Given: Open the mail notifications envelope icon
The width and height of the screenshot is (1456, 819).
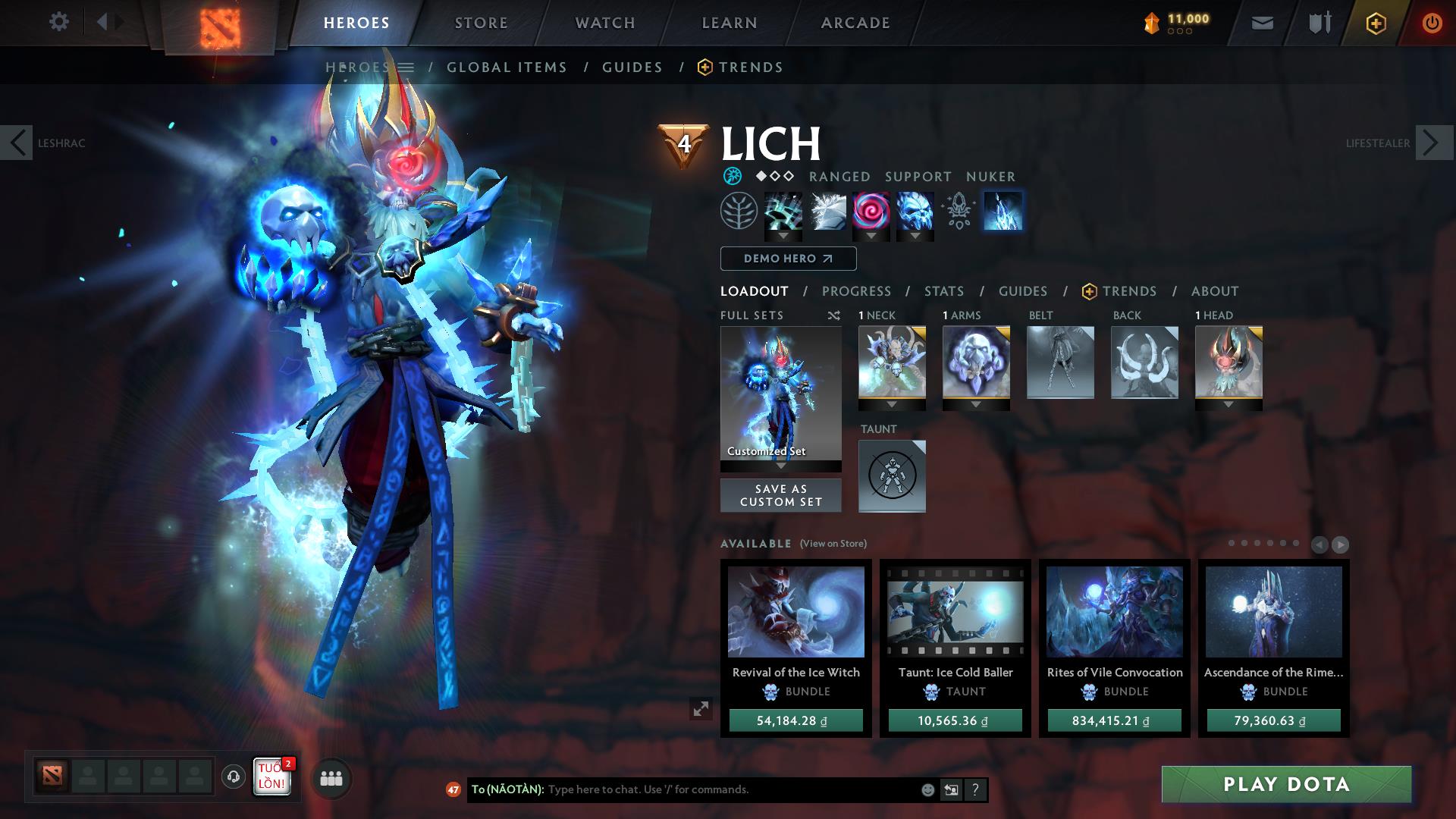Looking at the screenshot, I should point(1260,23).
